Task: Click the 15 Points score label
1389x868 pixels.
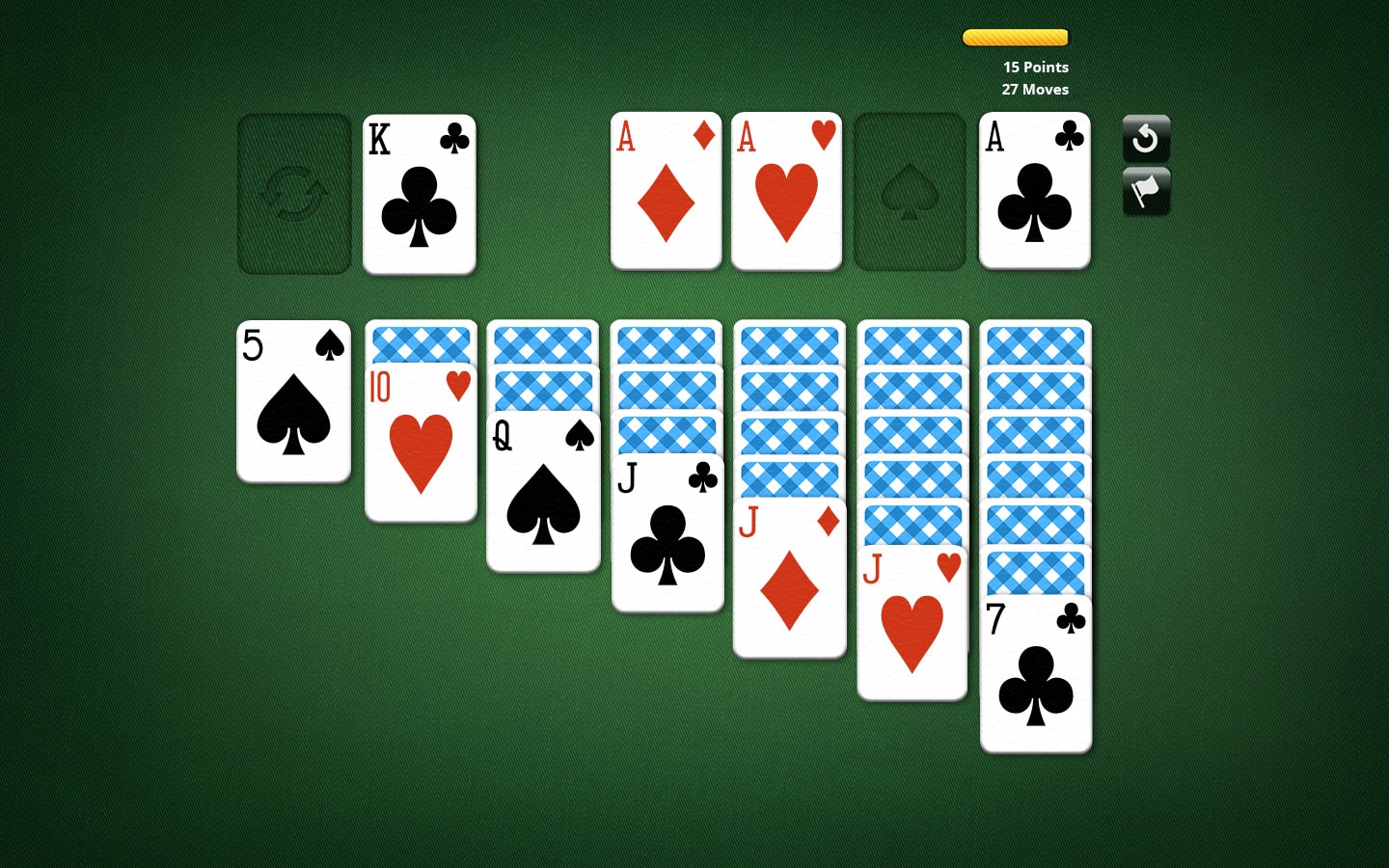Action: pos(1035,68)
